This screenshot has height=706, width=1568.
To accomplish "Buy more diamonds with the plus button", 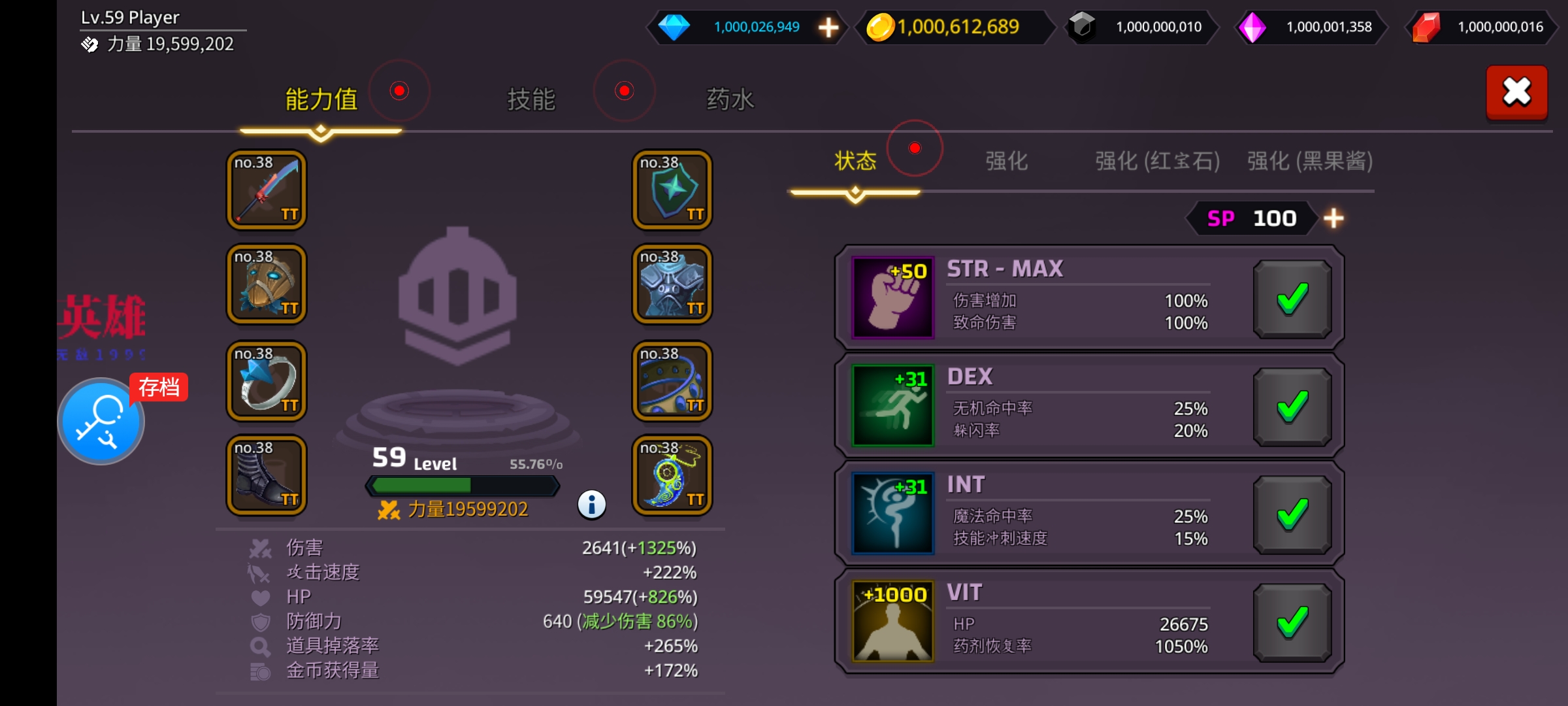I will click(828, 27).
